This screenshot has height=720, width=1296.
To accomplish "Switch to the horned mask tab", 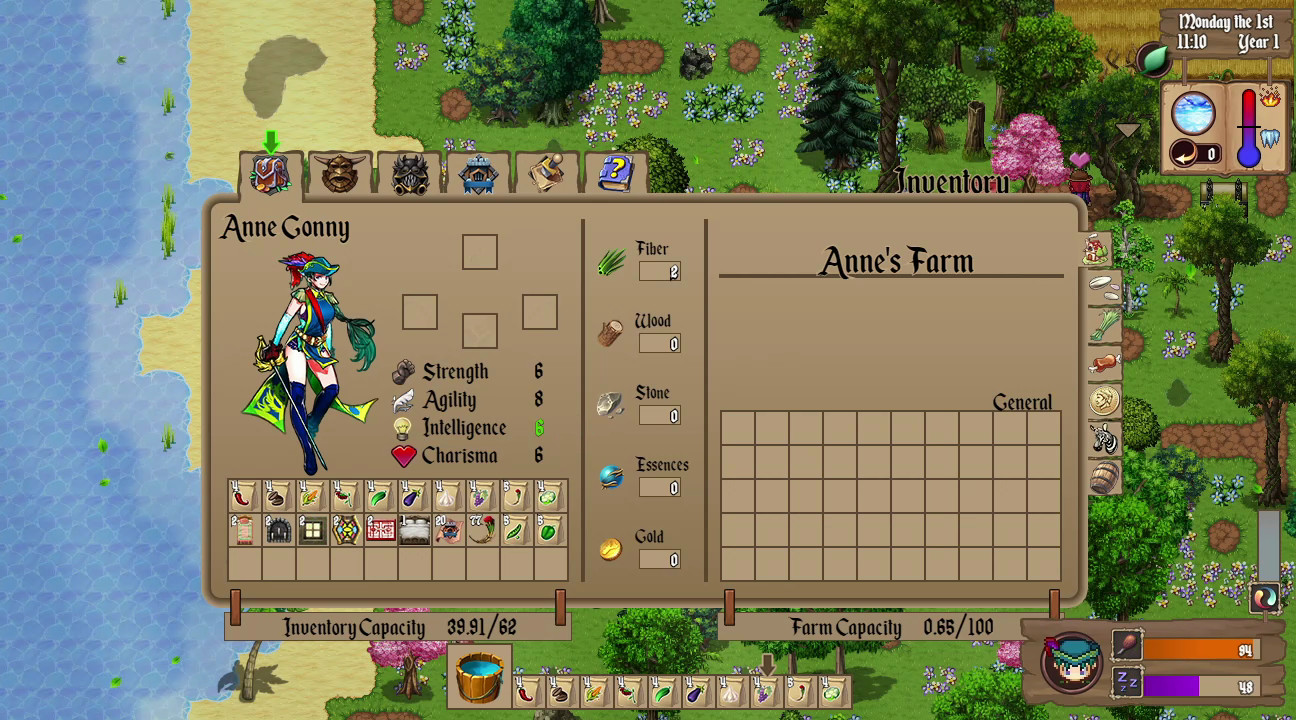I will tap(340, 172).
